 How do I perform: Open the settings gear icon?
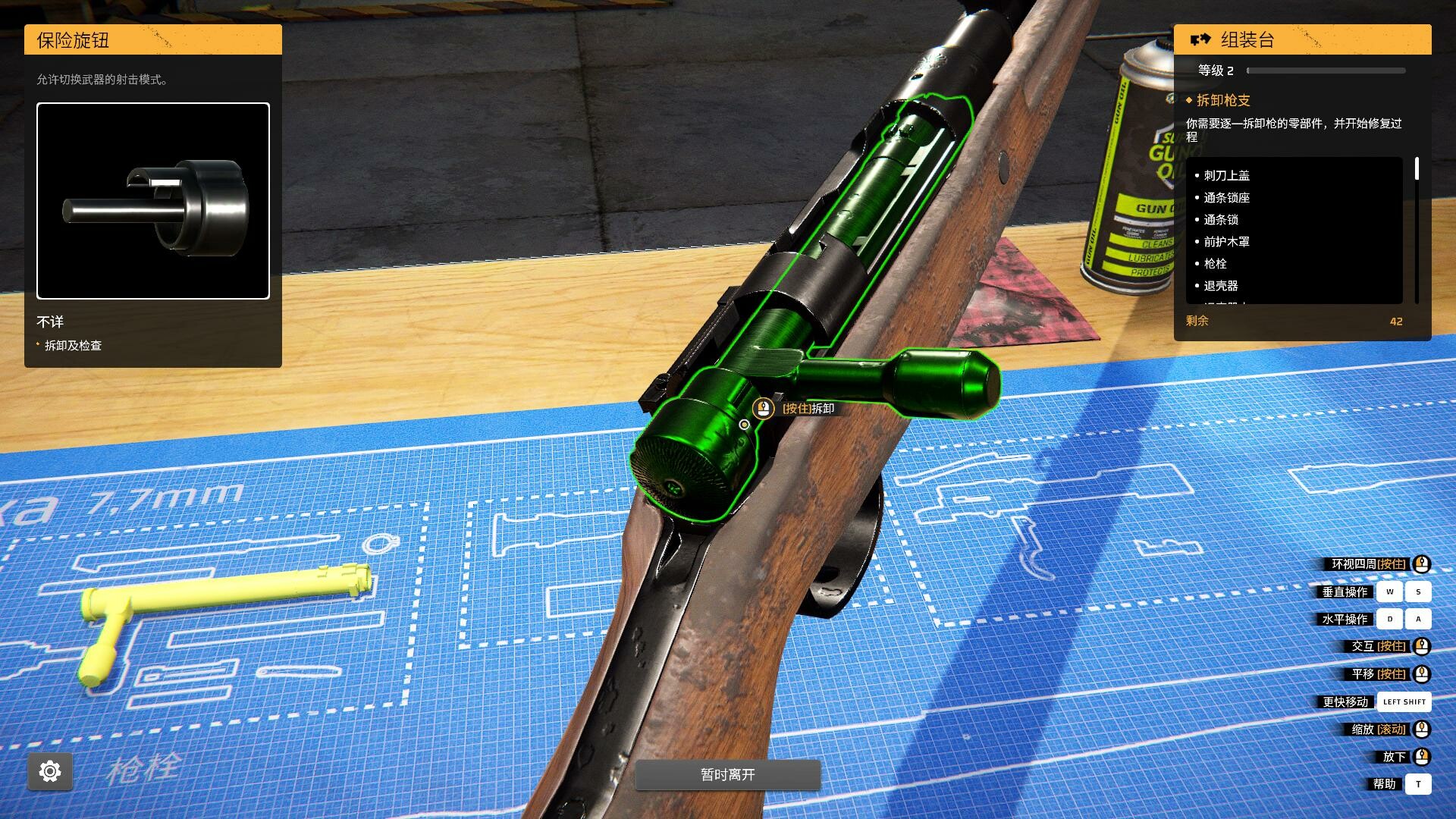[x=49, y=770]
